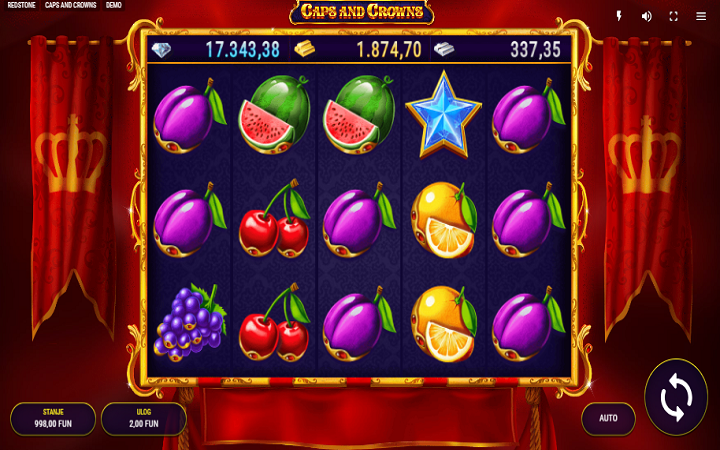Image resolution: width=720 pixels, height=450 pixels.
Task: Toggle turbo mode lightning bolt icon
Action: 619,16
